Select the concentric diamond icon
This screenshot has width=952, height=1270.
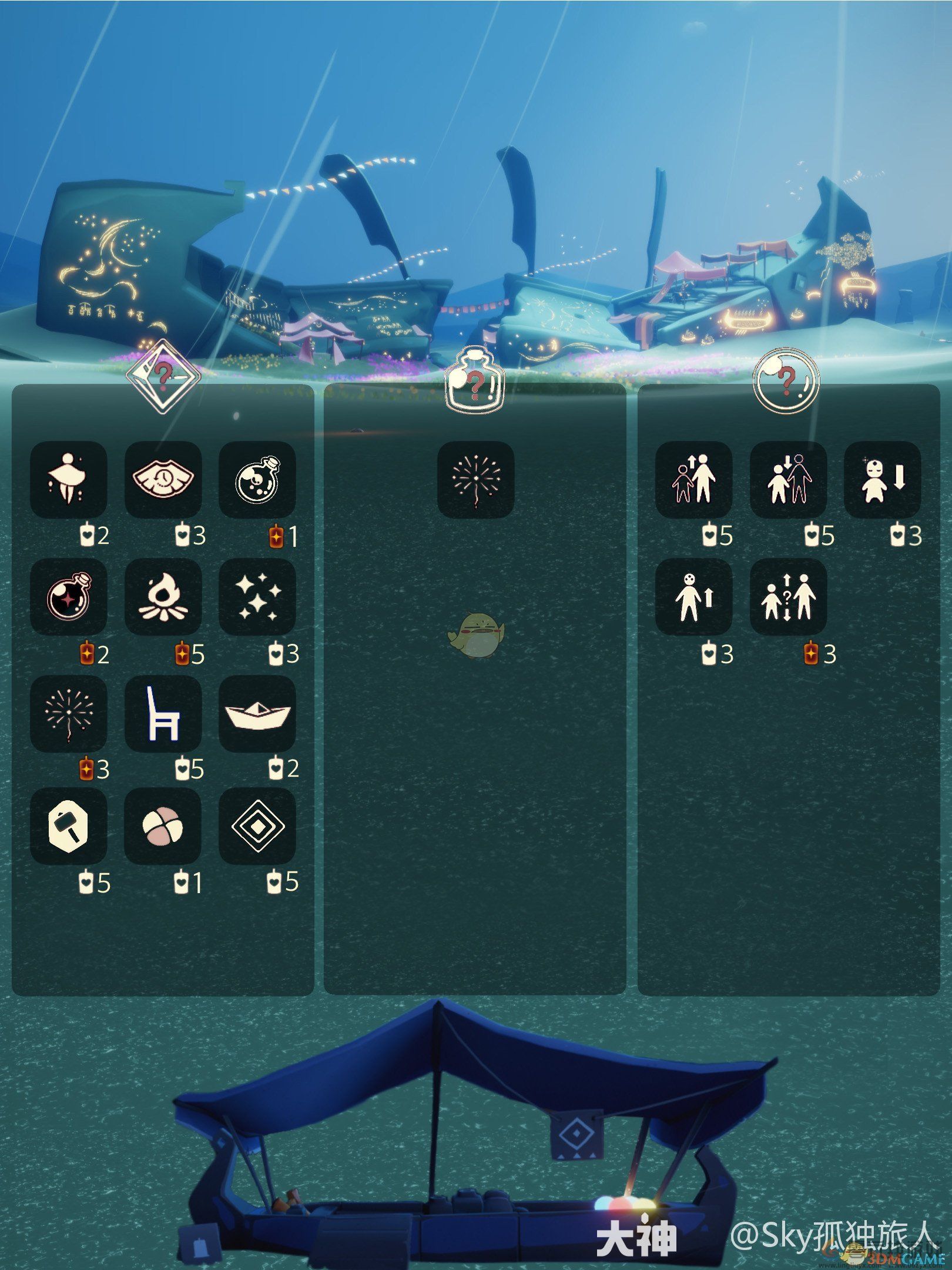pyautogui.click(x=257, y=826)
